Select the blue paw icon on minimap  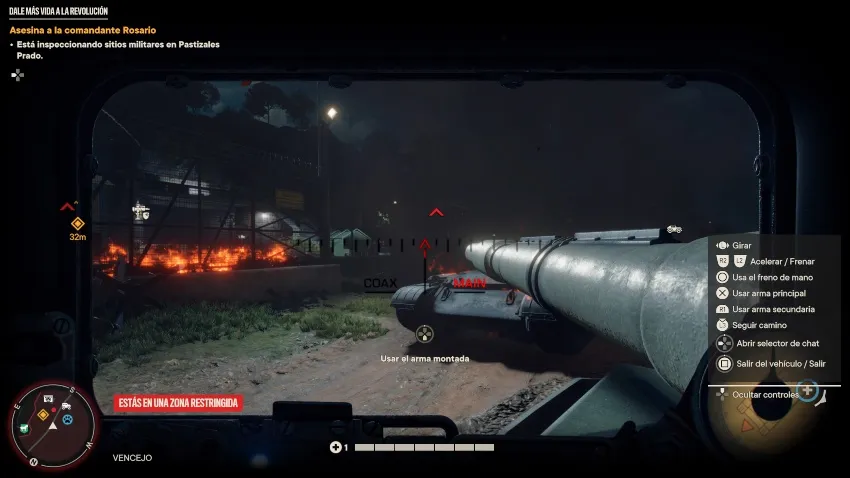(67, 419)
